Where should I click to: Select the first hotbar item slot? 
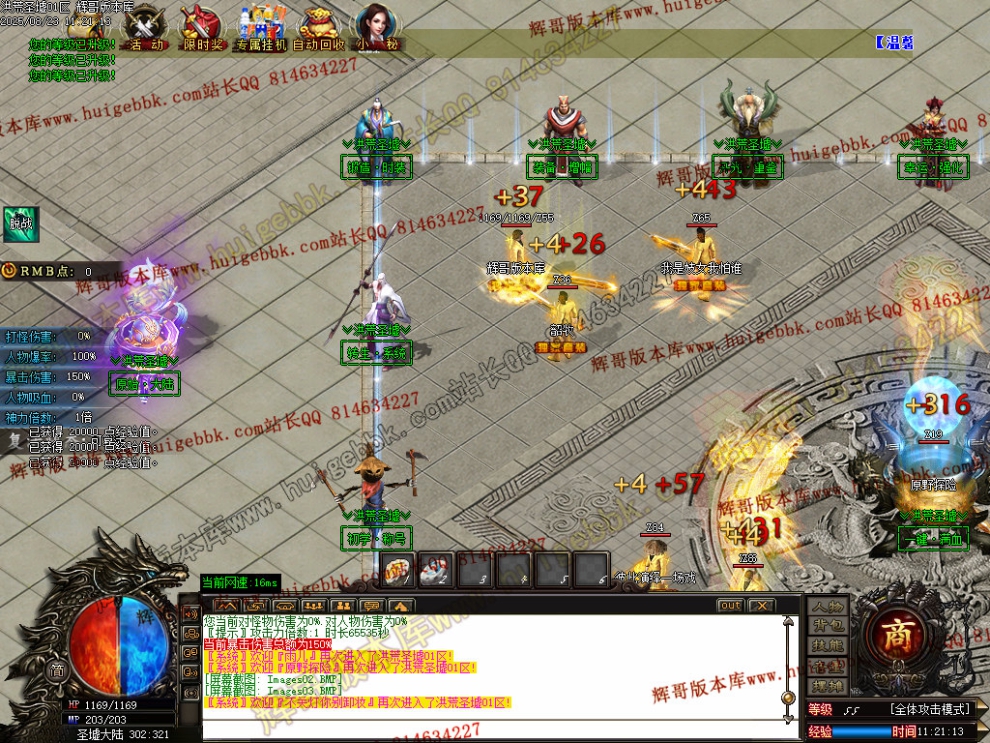coord(397,570)
